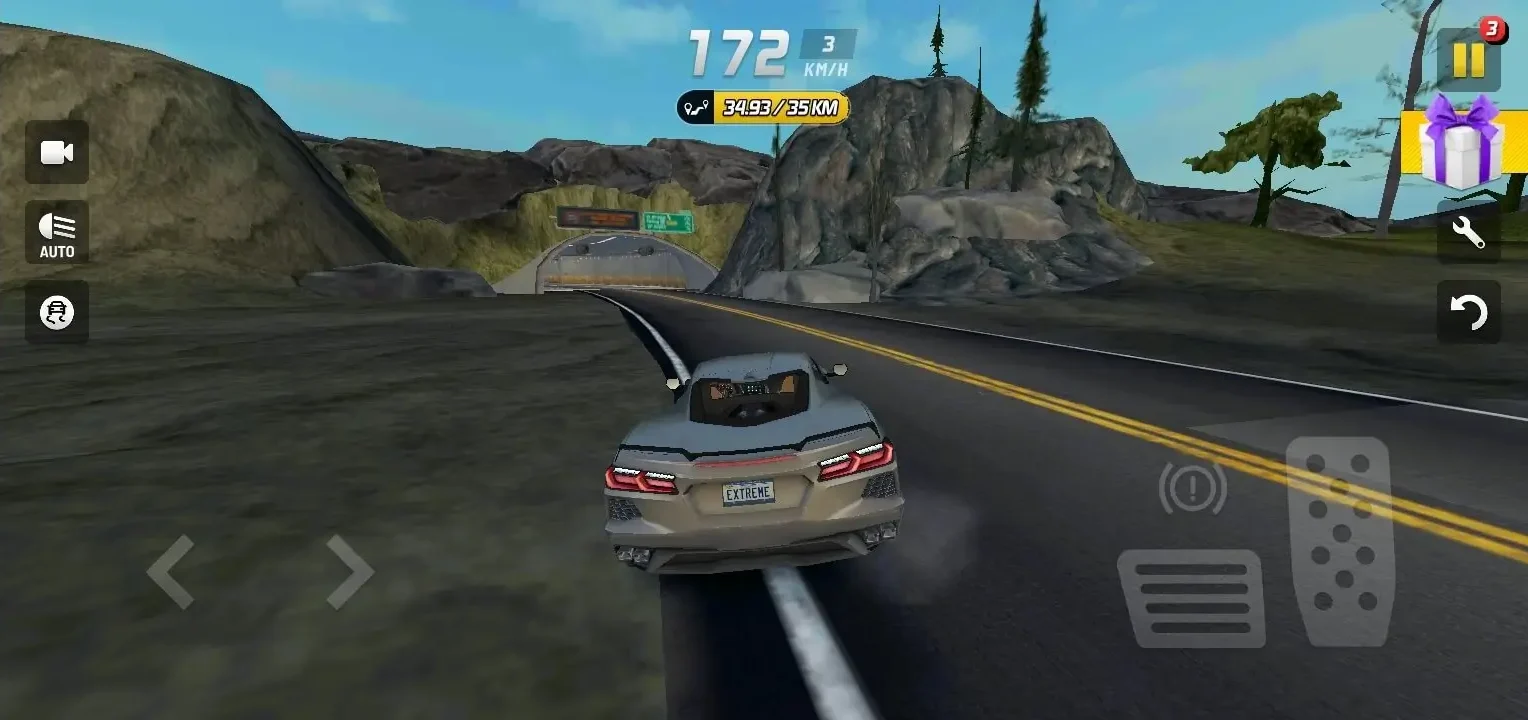This screenshot has height=720, width=1528.
Task: Enable the traction control assist
Action: point(56,312)
